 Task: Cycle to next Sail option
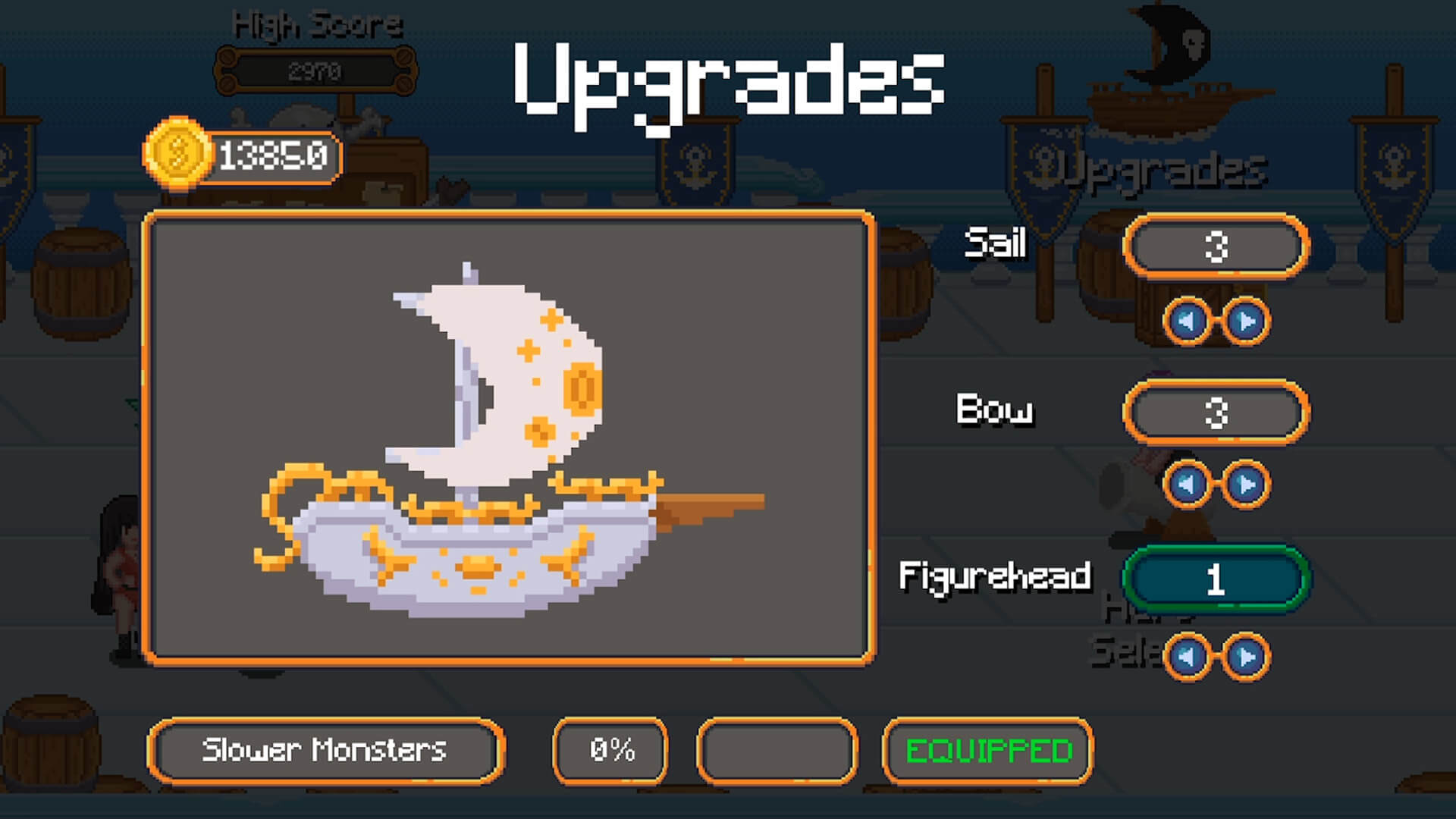pos(1246,322)
